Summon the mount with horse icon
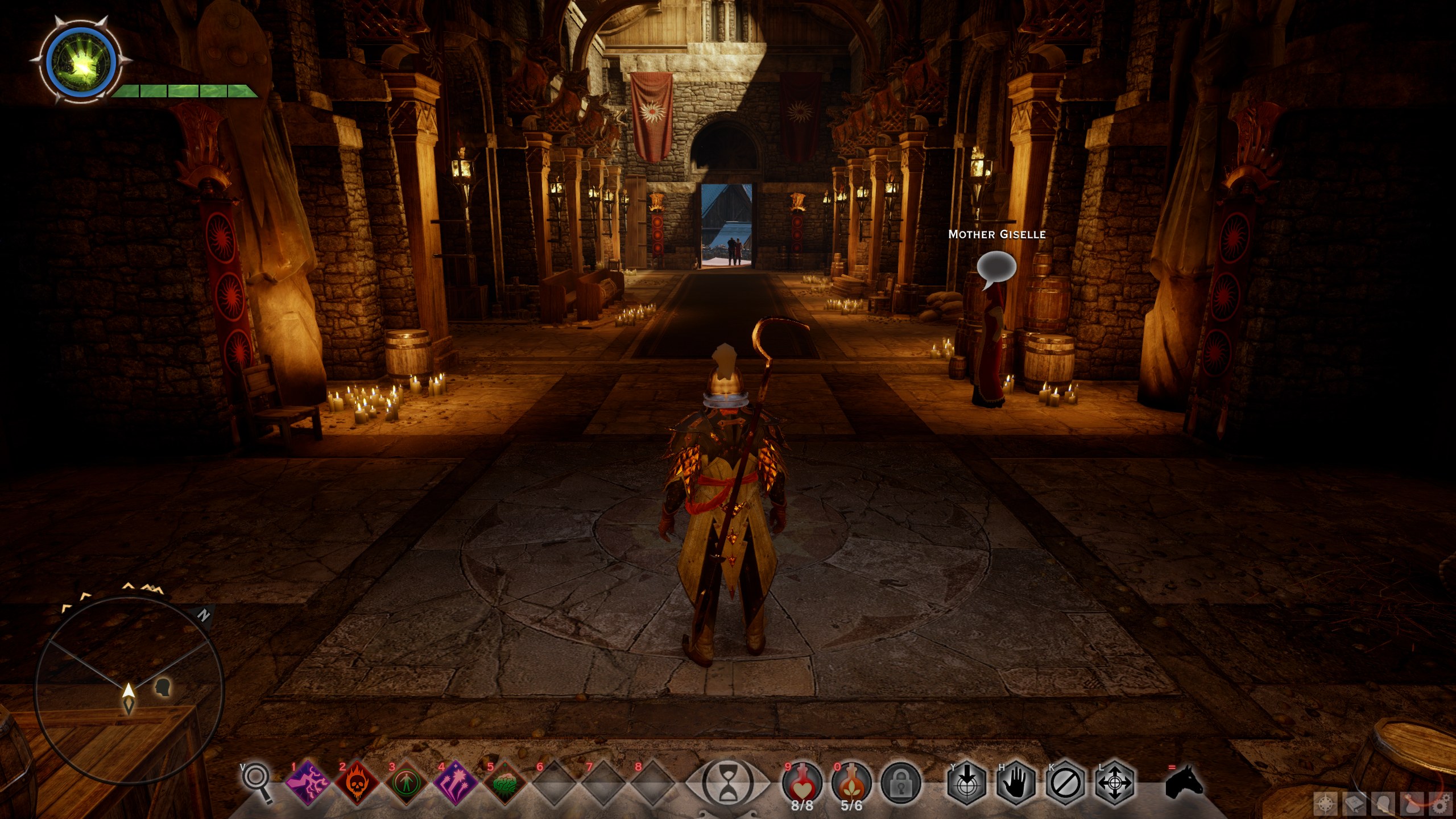 (1184, 783)
